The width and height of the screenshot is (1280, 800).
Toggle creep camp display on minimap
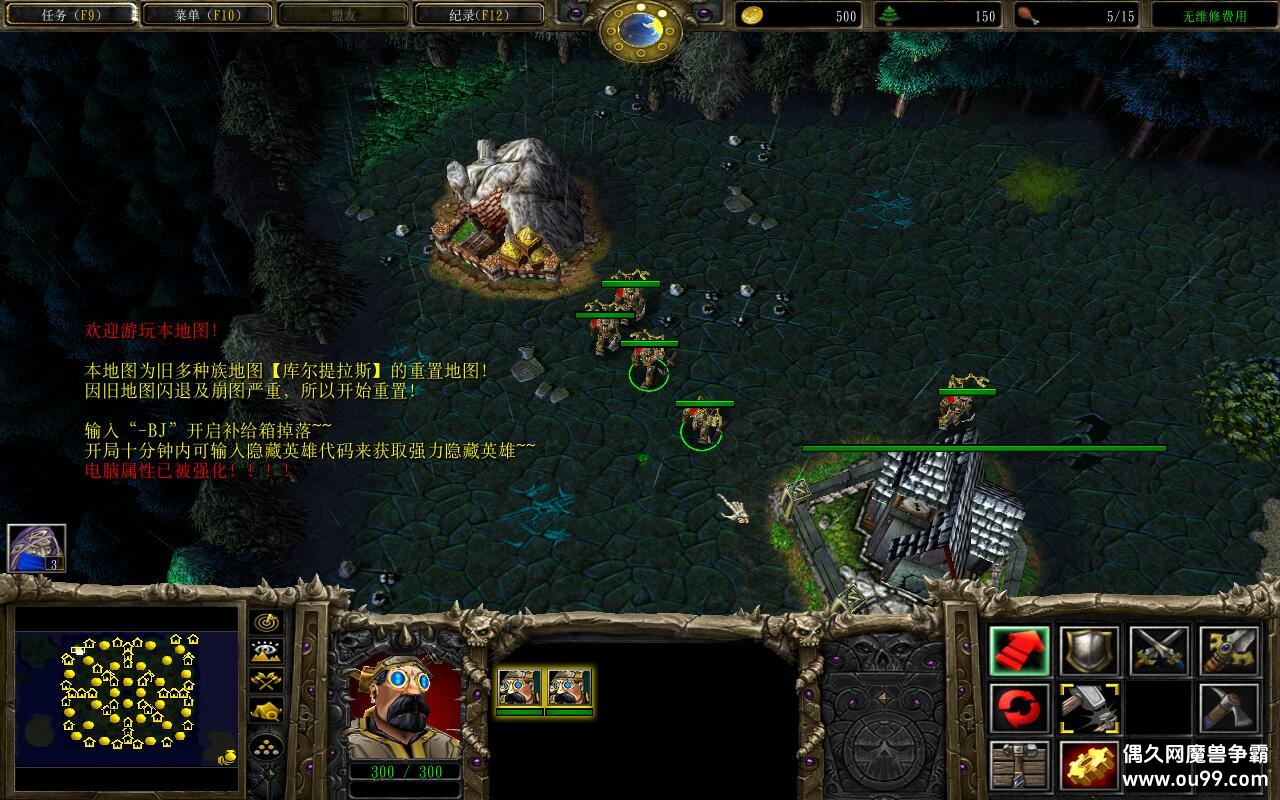click(x=266, y=711)
